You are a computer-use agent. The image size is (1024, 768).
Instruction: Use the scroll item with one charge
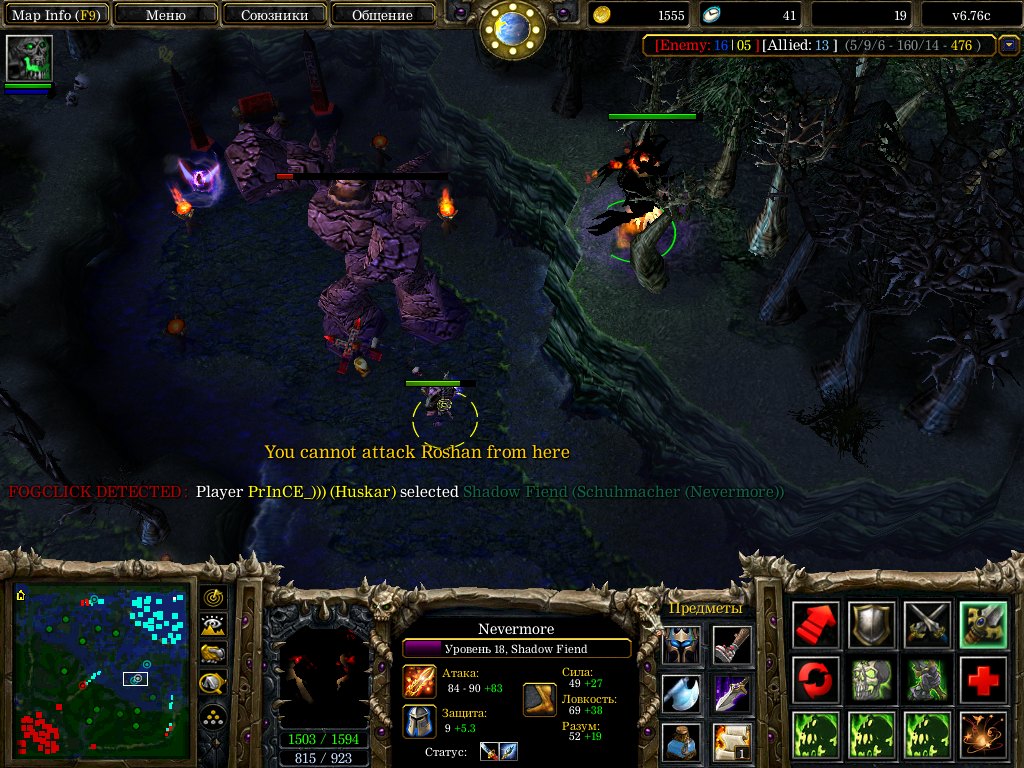[732, 740]
